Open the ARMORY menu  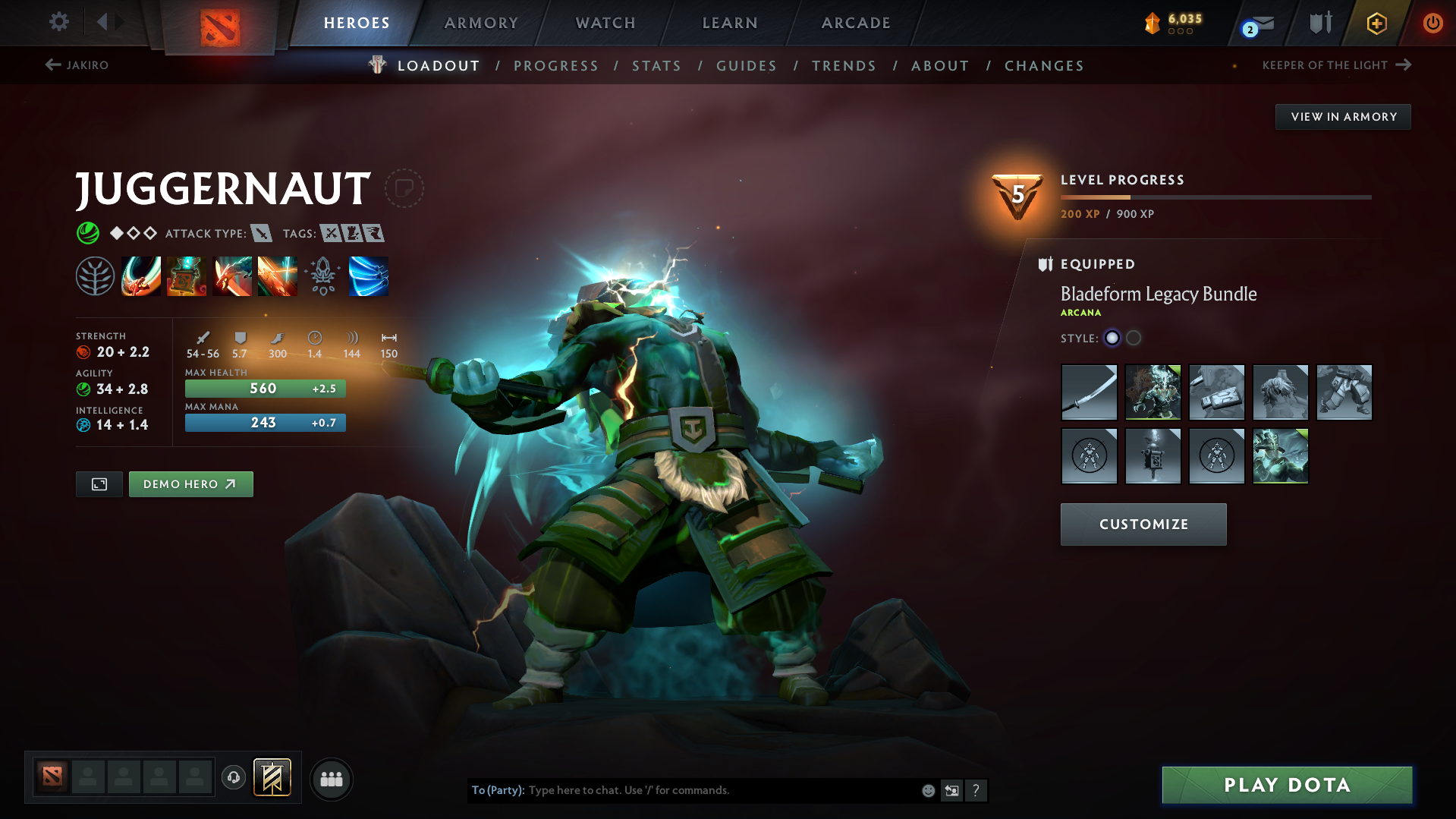pos(481,22)
